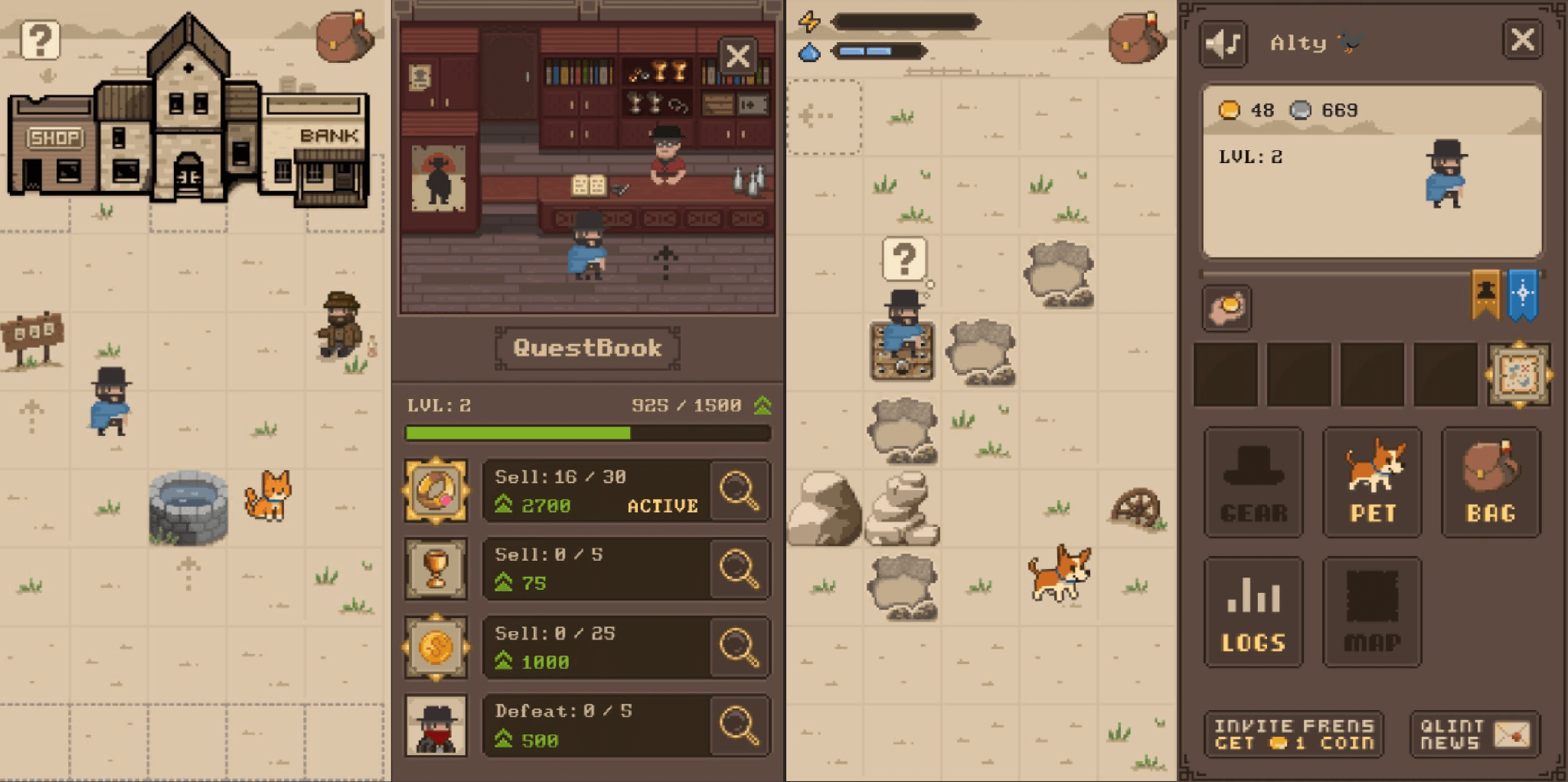The image size is (1568, 782).
Task: Show the LOGS statistics
Action: pyautogui.click(x=1253, y=613)
